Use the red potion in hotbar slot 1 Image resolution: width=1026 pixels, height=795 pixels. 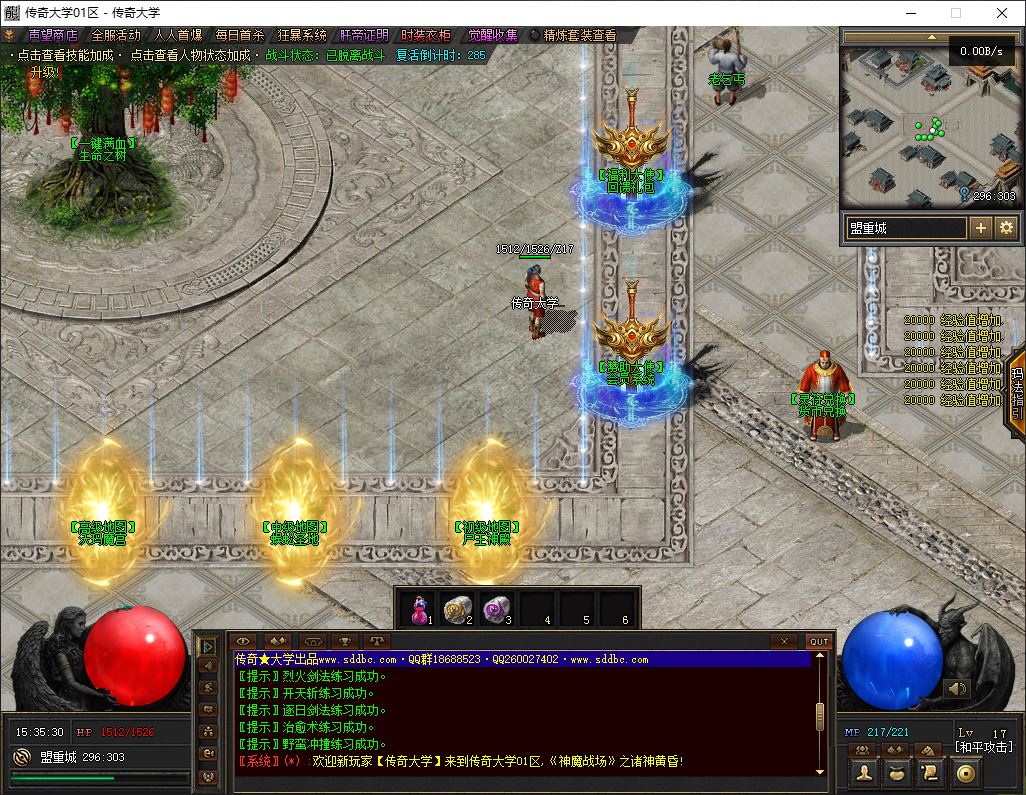click(x=418, y=608)
